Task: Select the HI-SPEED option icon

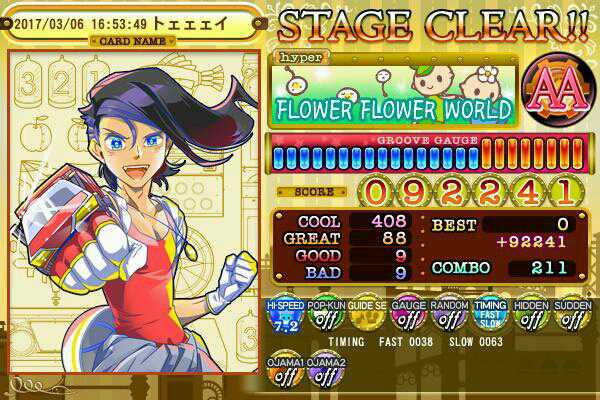Action: click(x=284, y=316)
